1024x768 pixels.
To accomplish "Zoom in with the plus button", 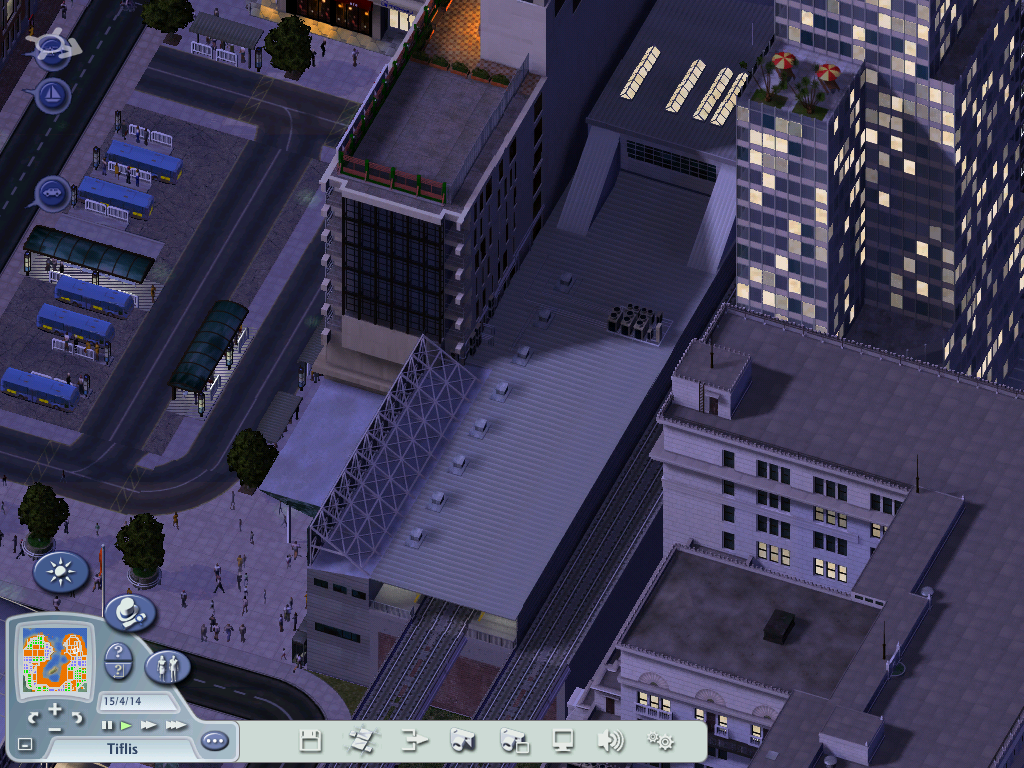I will 55,709.
